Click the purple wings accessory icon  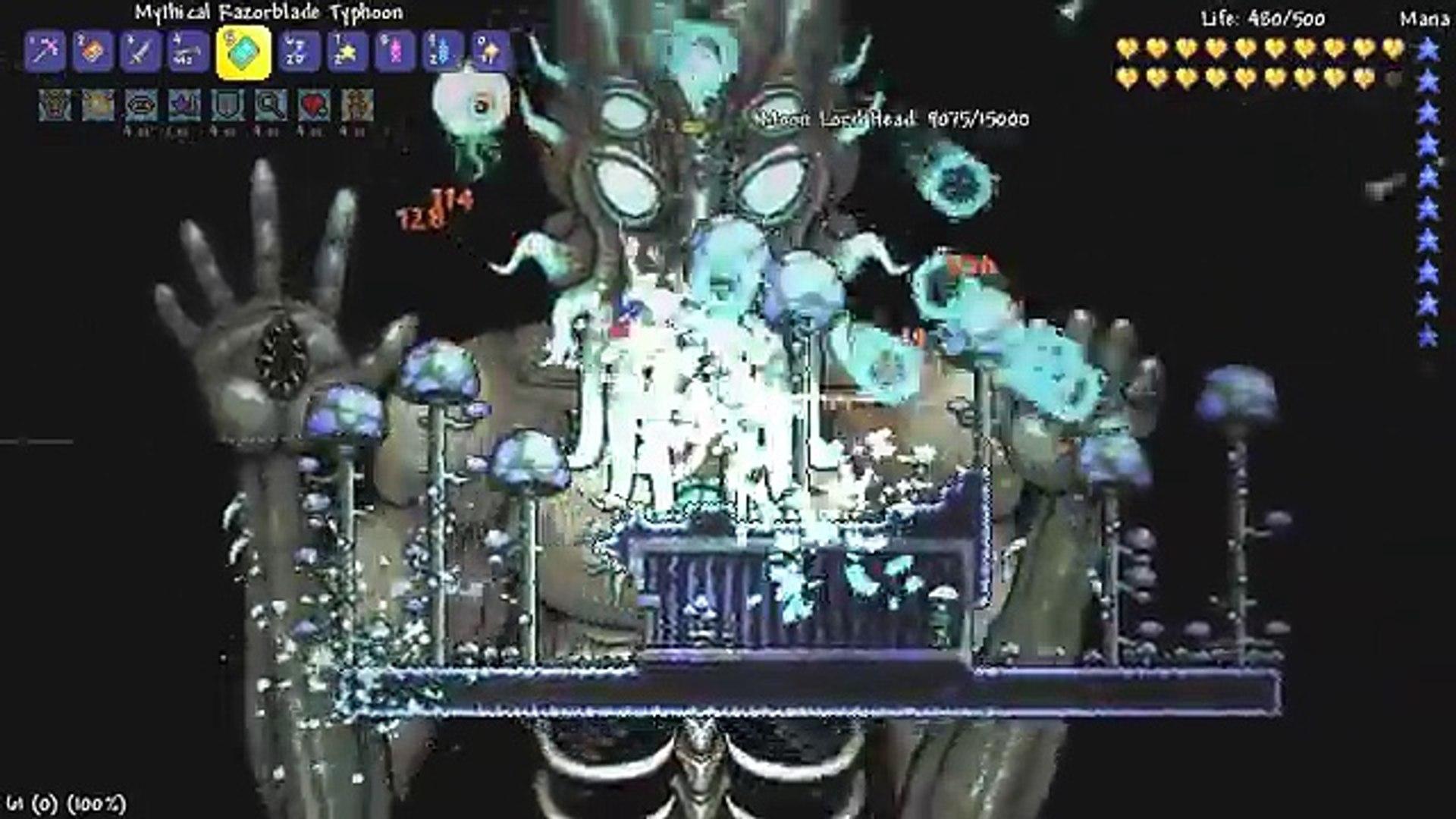(182, 106)
